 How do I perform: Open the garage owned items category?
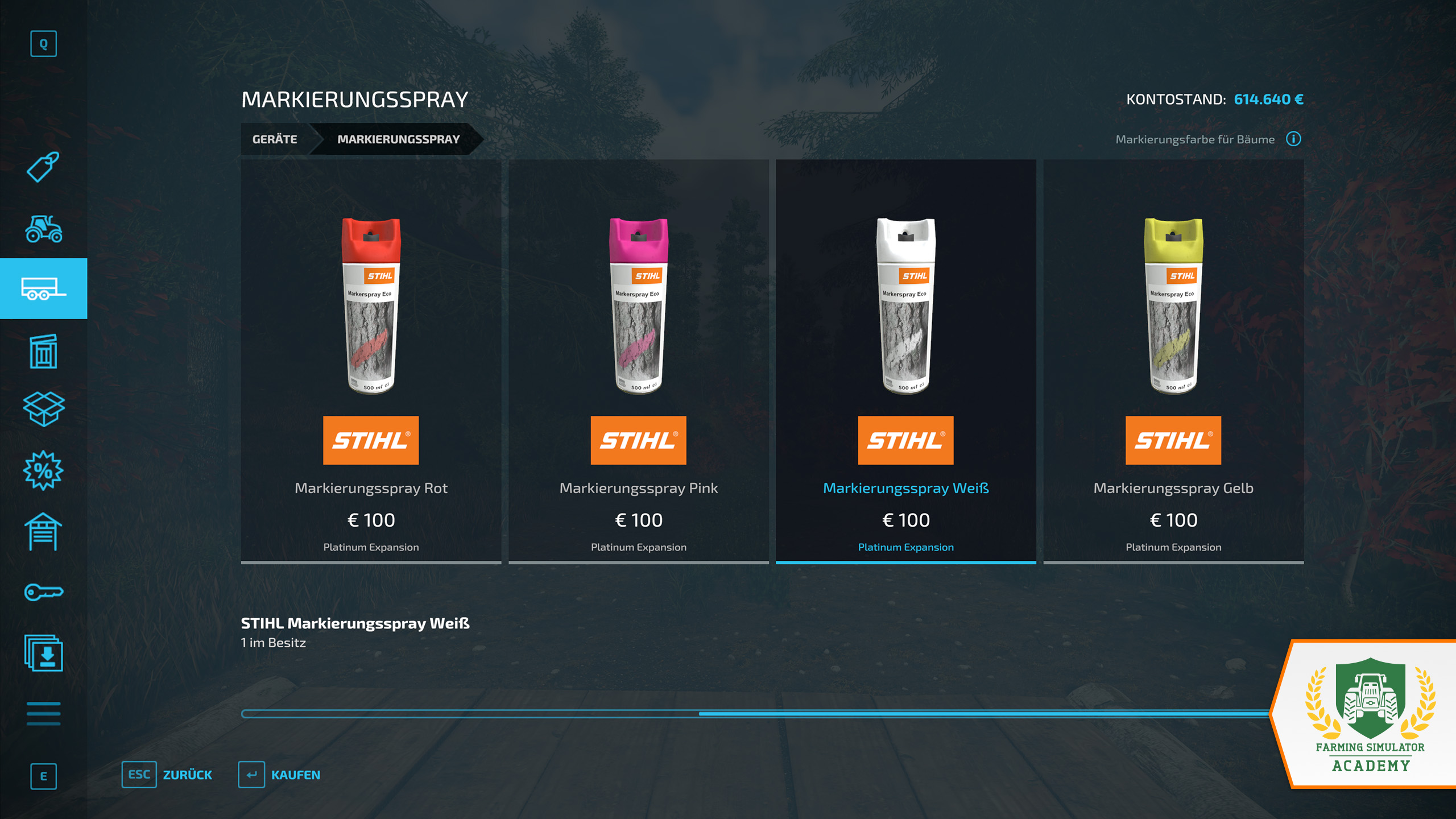click(x=43, y=532)
